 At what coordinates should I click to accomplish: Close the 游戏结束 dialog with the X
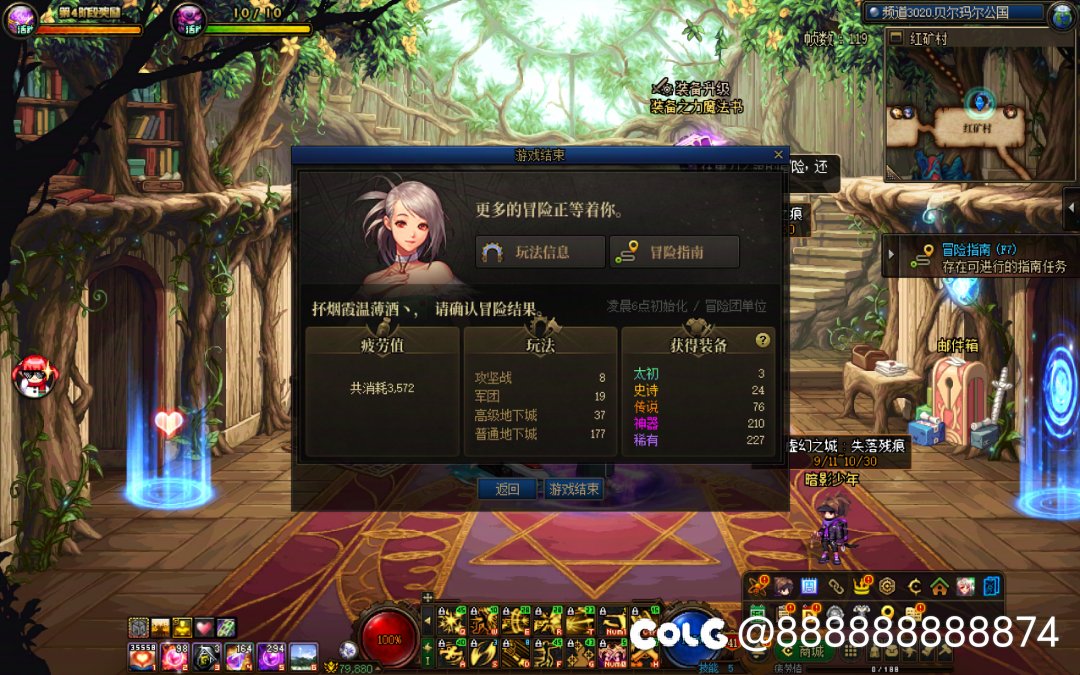point(779,155)
